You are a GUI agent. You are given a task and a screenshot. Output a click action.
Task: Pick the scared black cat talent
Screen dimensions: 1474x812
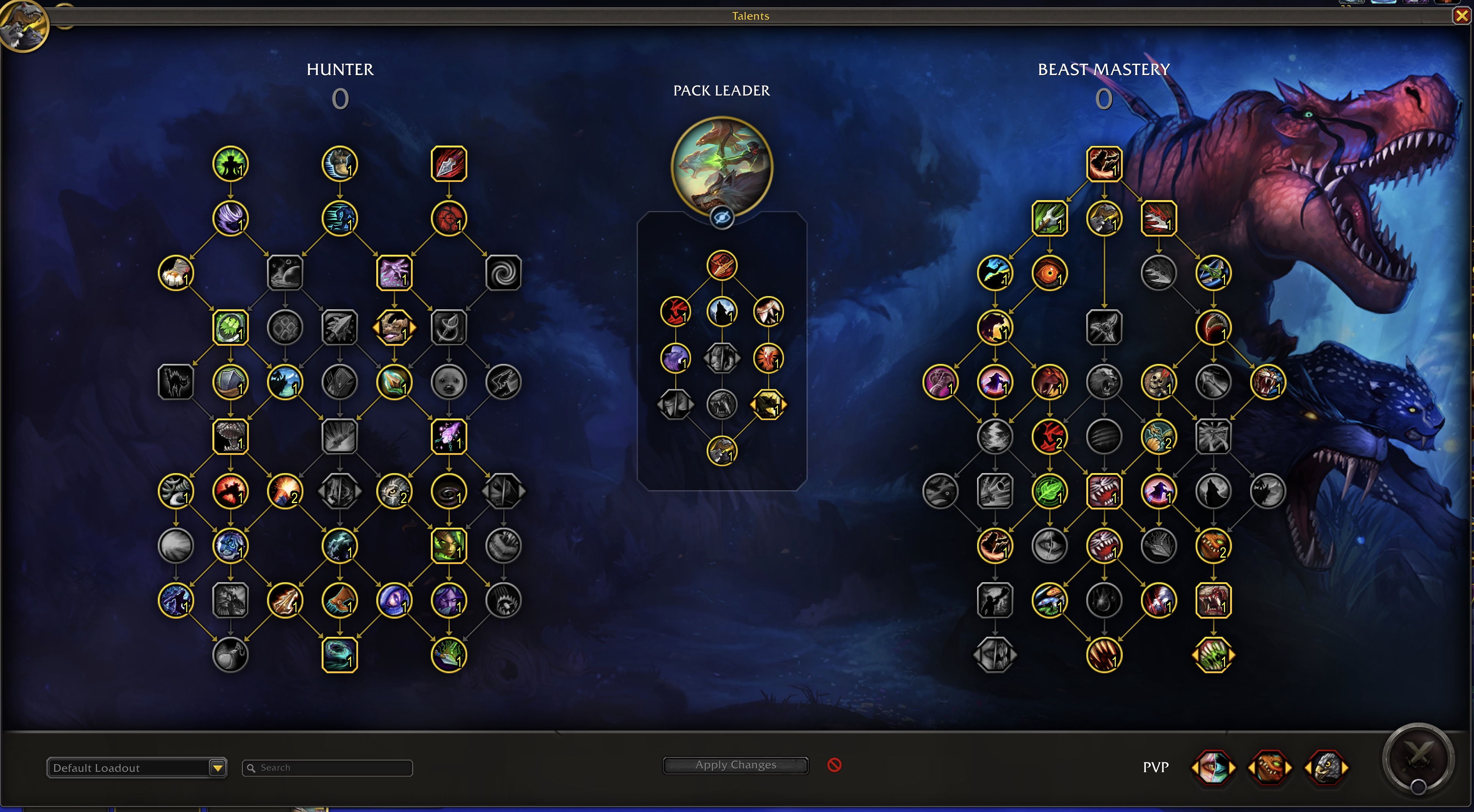pos(176,382)
